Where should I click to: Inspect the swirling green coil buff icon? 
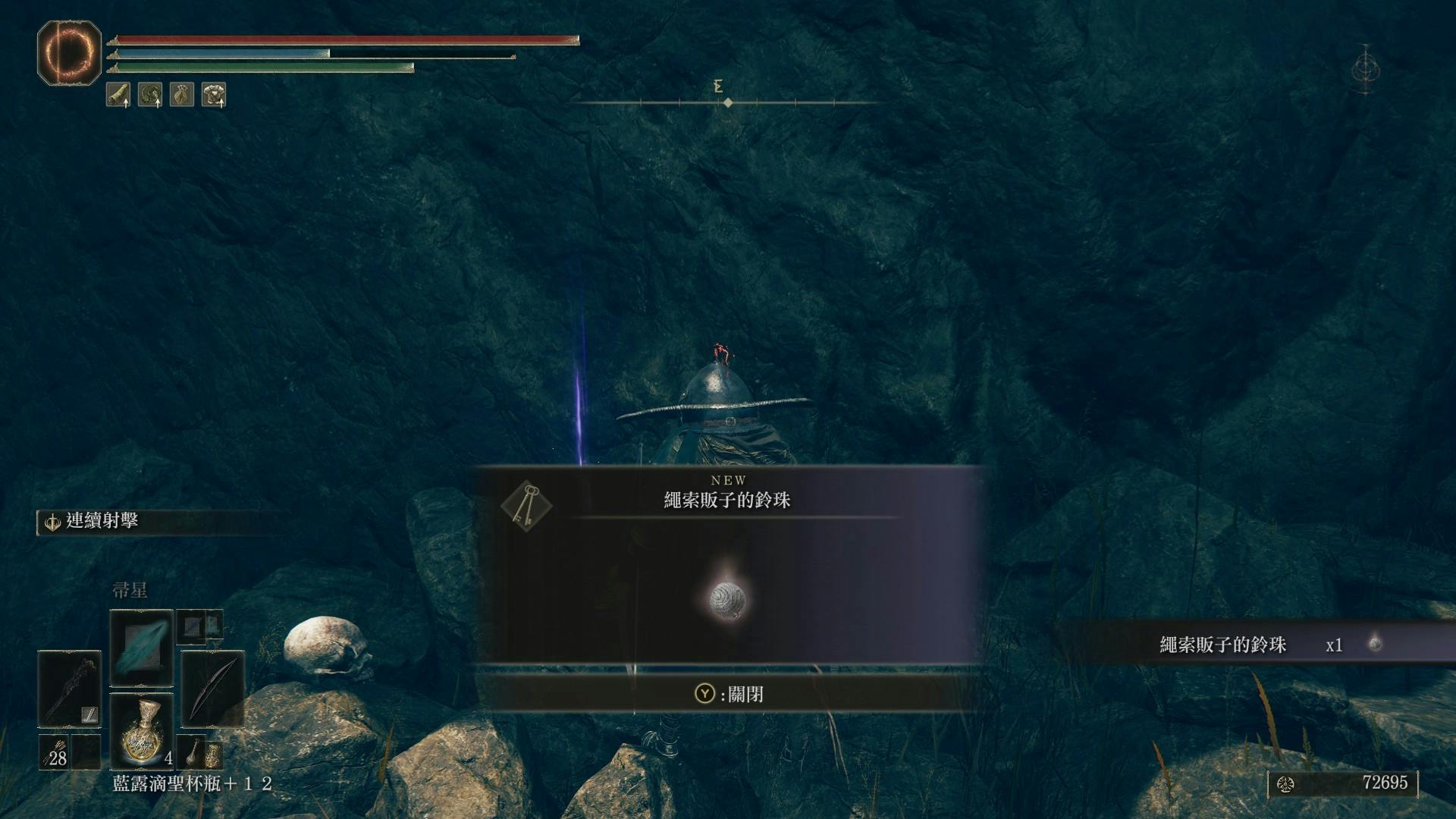tap(150, 95)
